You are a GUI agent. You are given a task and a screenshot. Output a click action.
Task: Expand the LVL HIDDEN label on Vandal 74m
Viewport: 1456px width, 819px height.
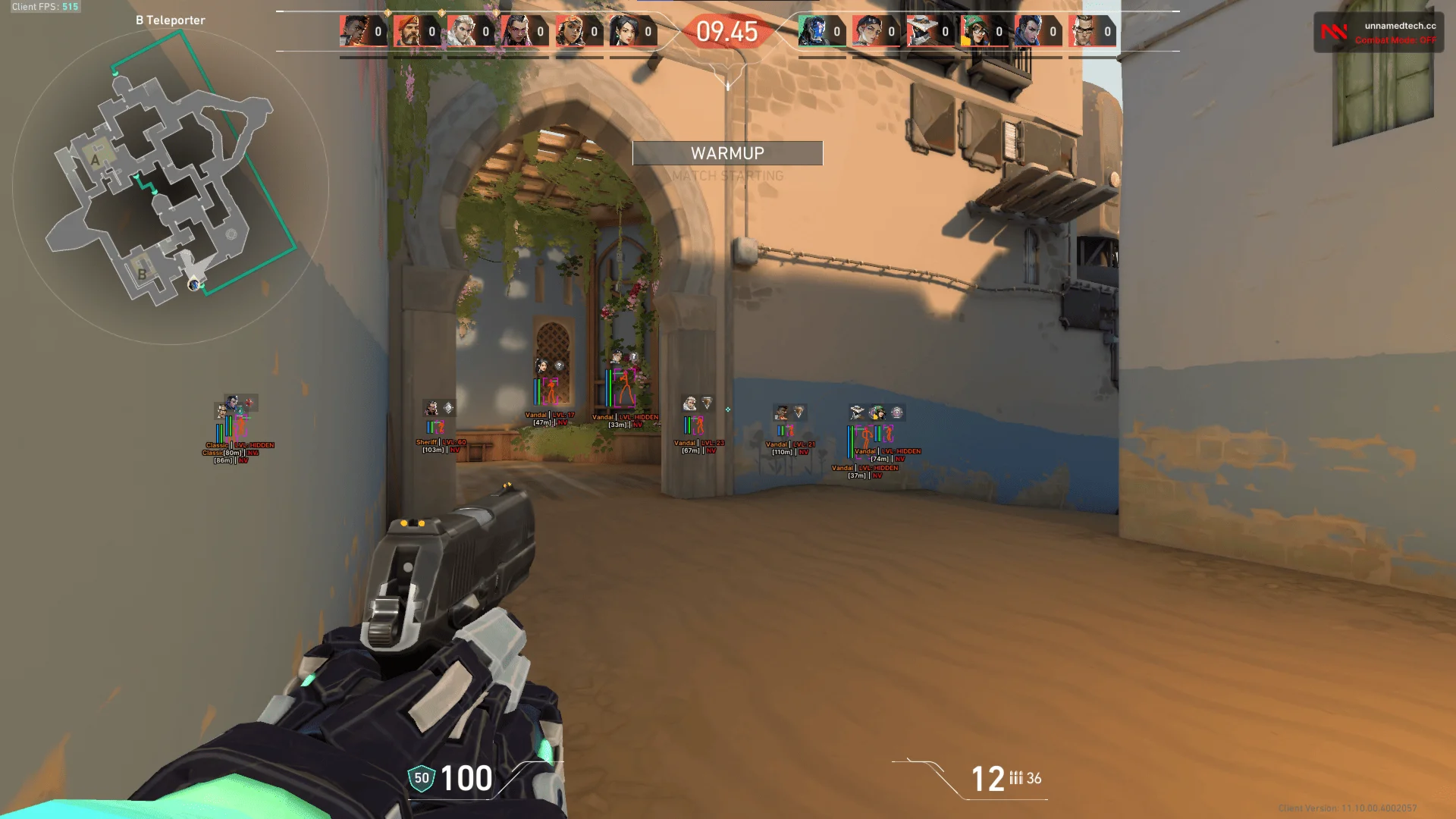[x=899, y=450]
